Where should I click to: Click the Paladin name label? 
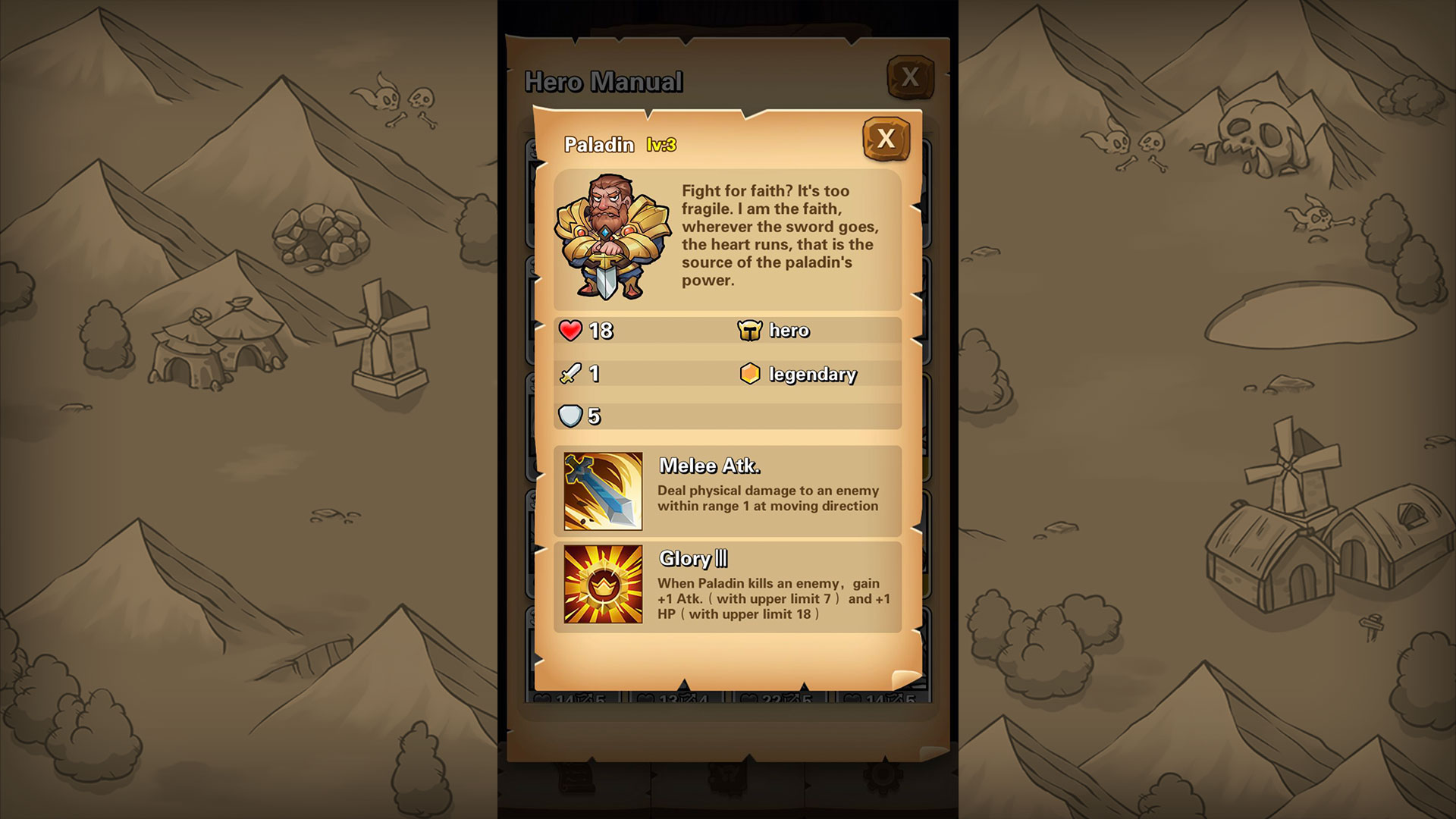point(598,144)
